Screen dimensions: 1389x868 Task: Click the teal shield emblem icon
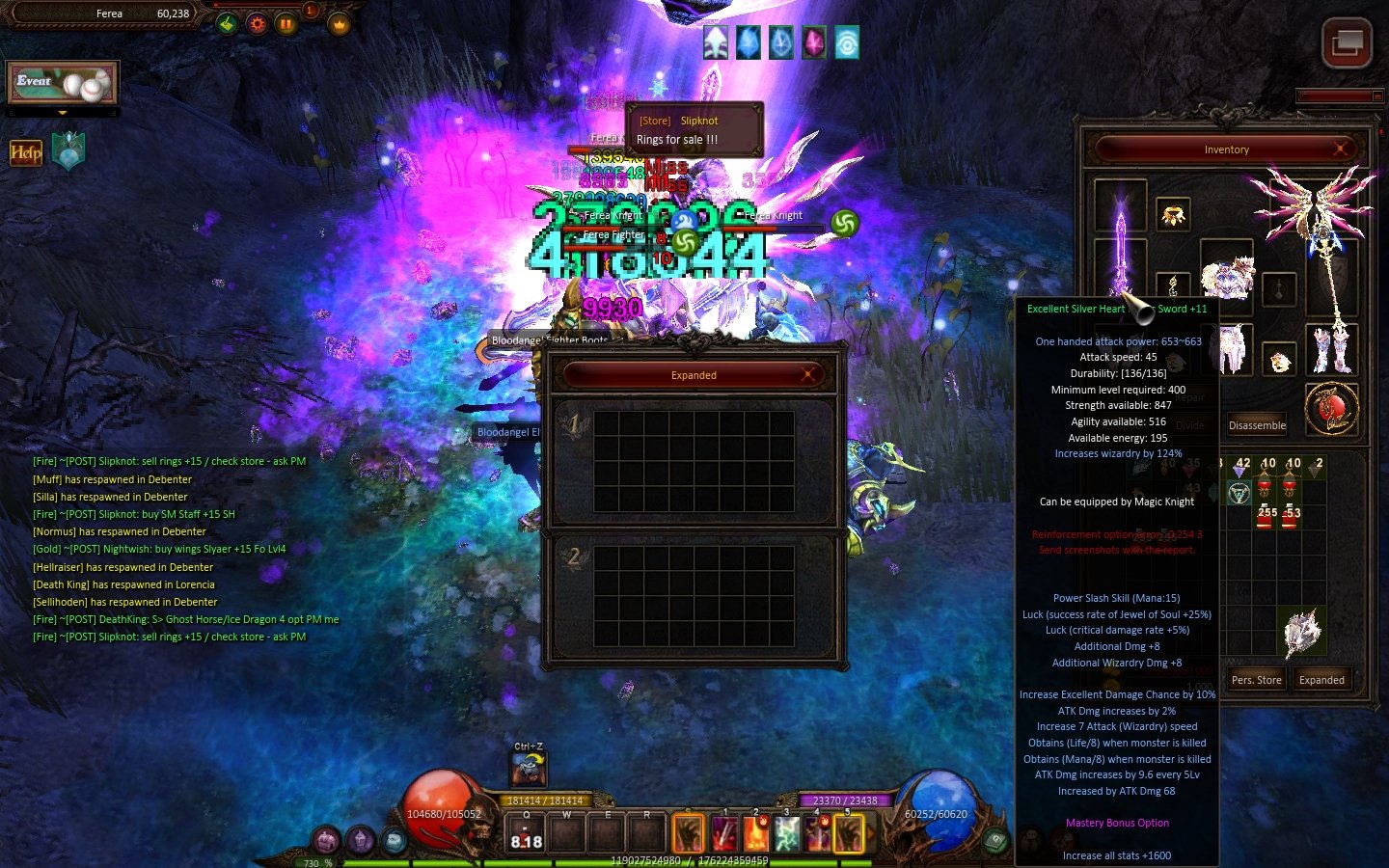[x=68, y=151]
